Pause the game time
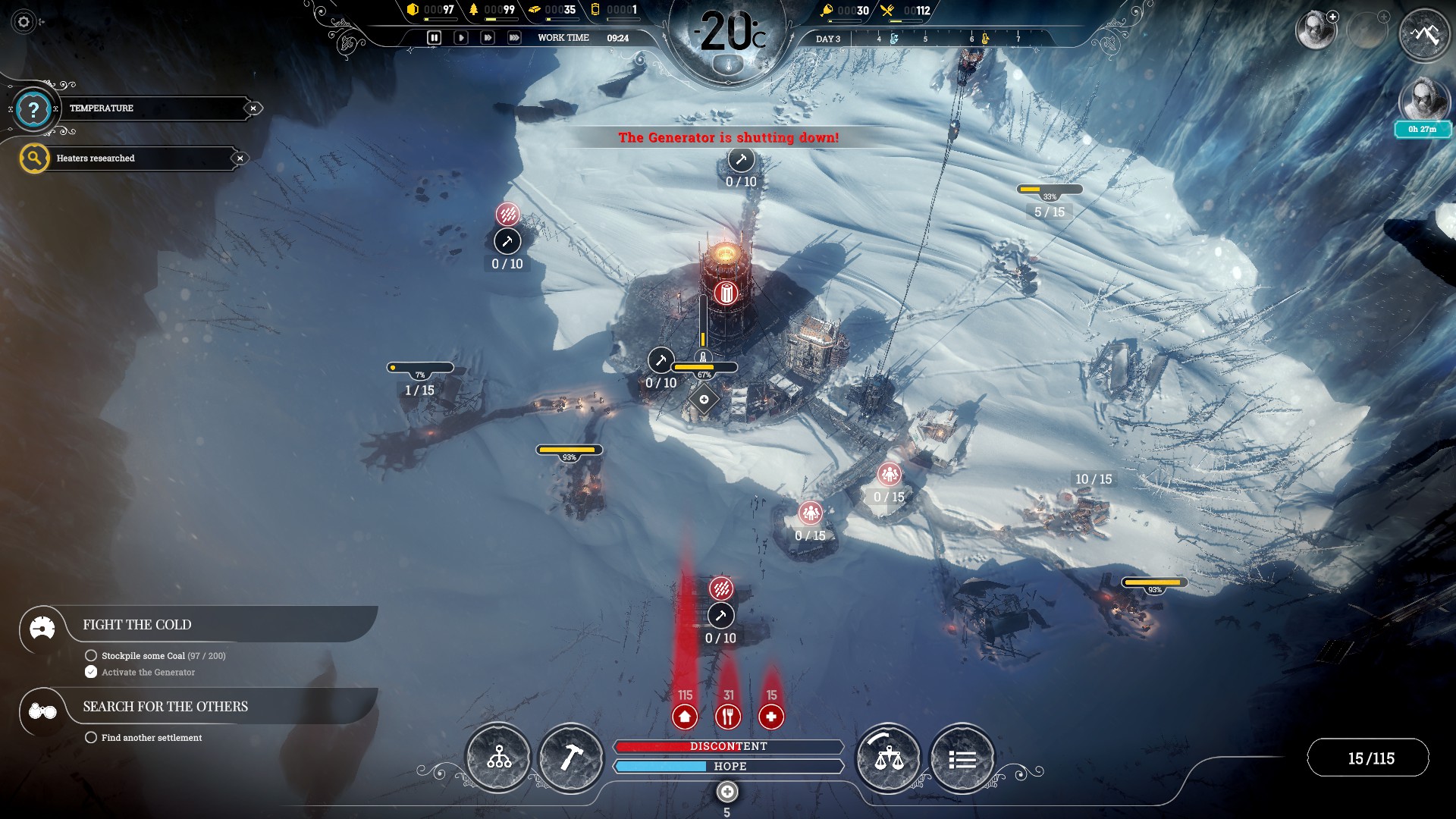This screenshot has width=1456, height=819. tap(434, 37)
